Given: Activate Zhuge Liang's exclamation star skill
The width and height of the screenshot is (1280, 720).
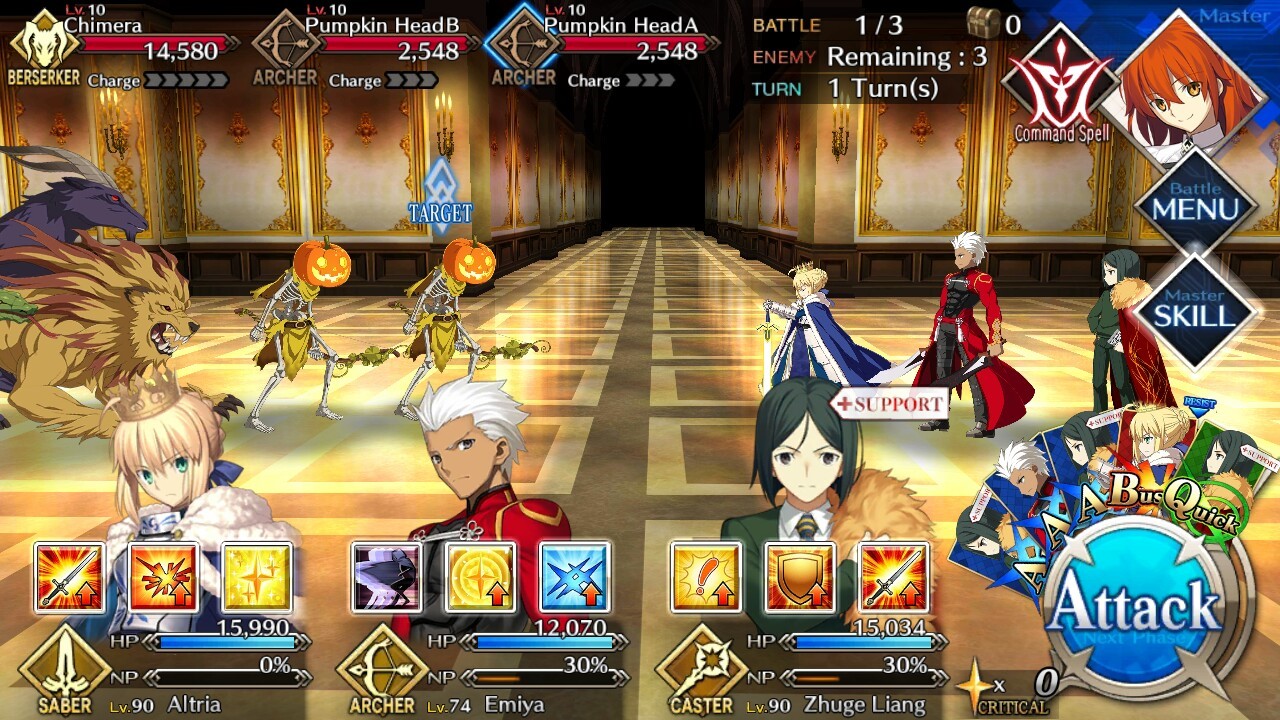Looking at the screenshot, I should pyautogui.click(x=706, y=577).
